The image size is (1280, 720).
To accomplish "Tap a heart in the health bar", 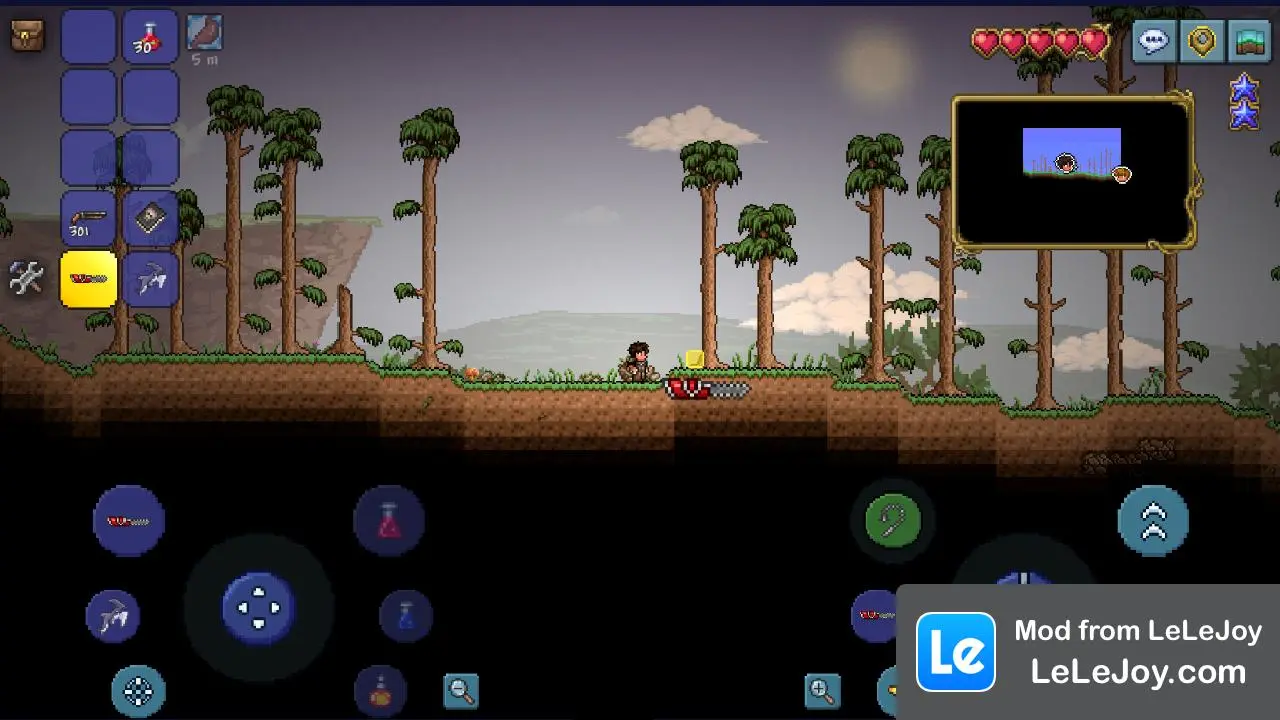I will pos(1040,41).
